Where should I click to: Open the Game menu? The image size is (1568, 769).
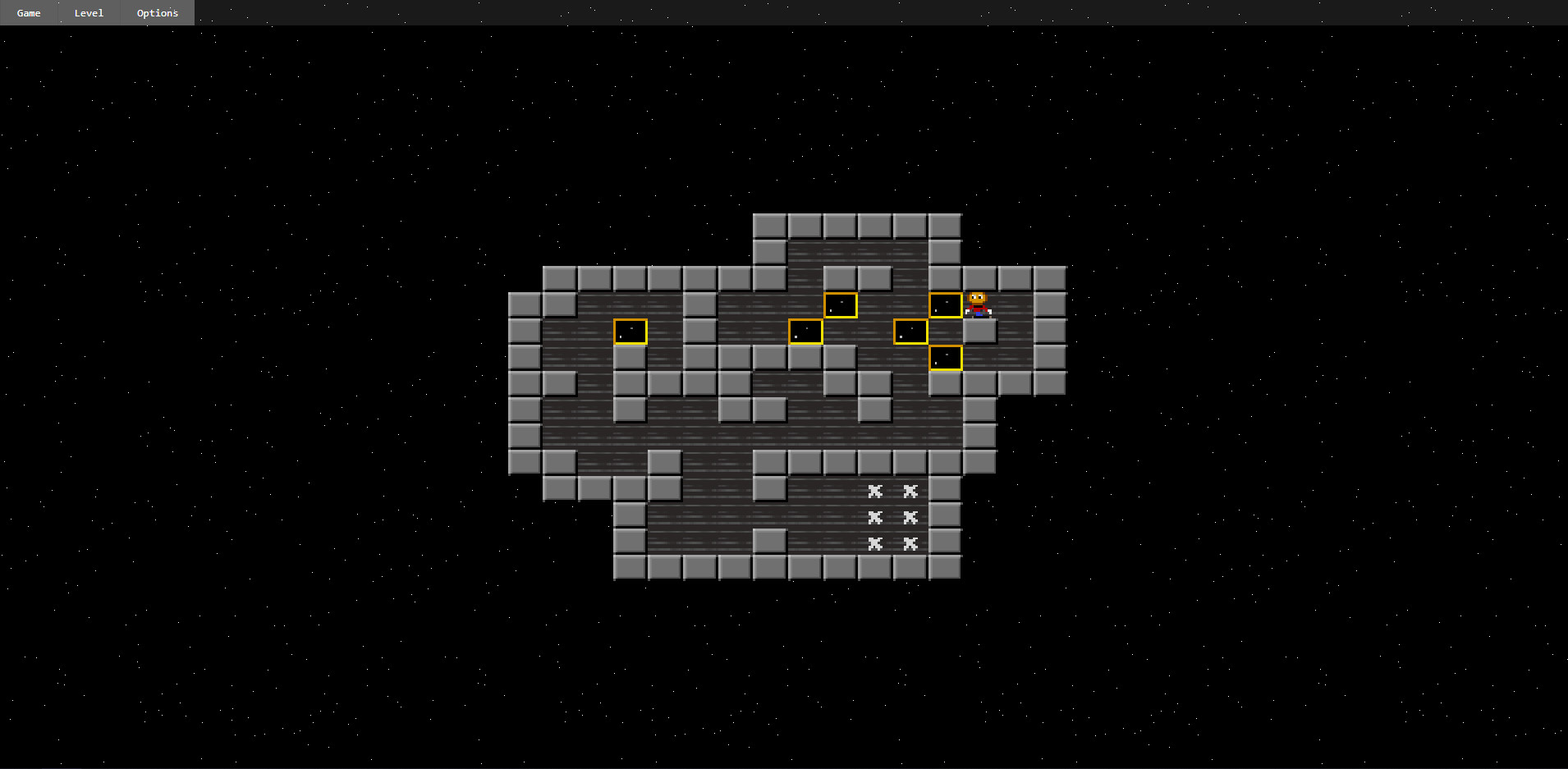coord(29,12)
